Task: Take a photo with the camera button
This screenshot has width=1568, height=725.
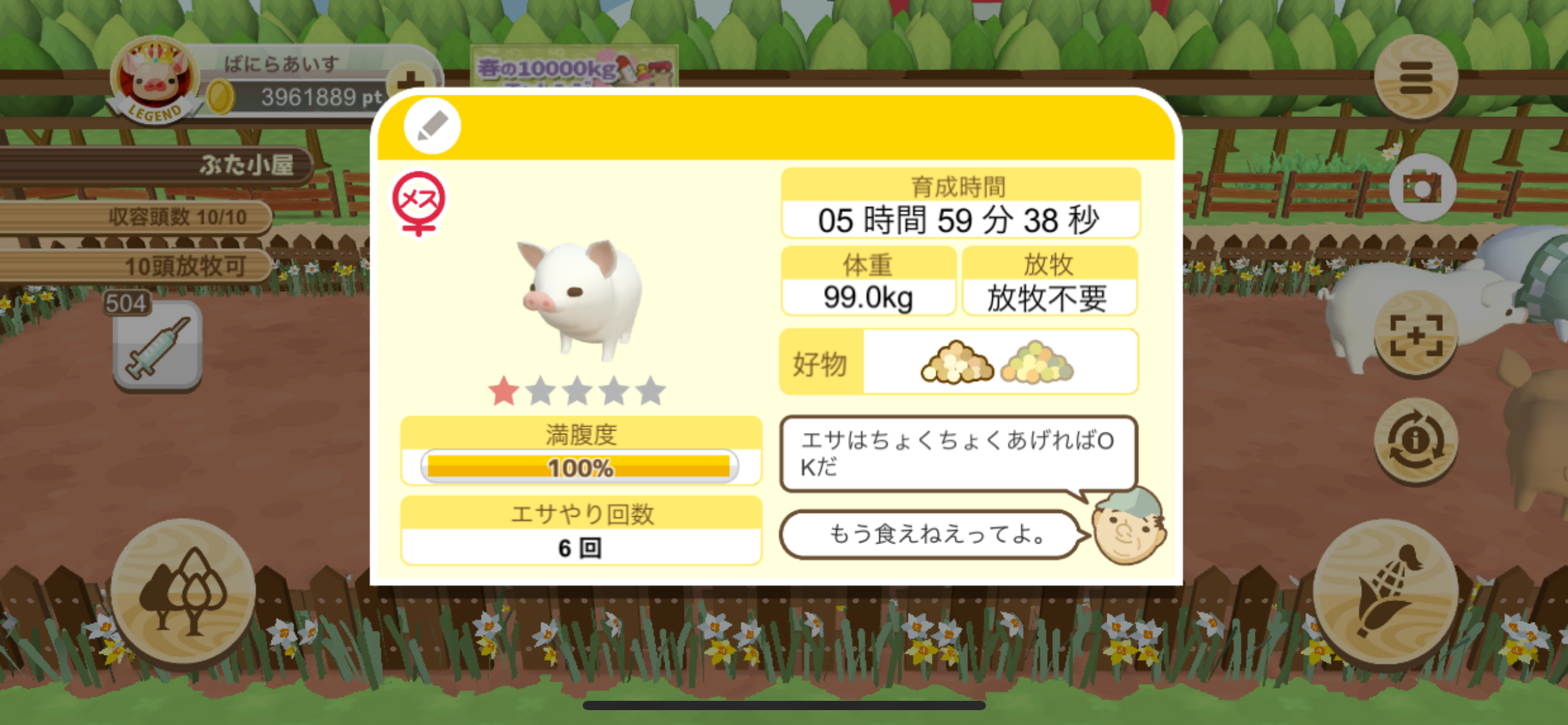Action: coord(1422,188)
